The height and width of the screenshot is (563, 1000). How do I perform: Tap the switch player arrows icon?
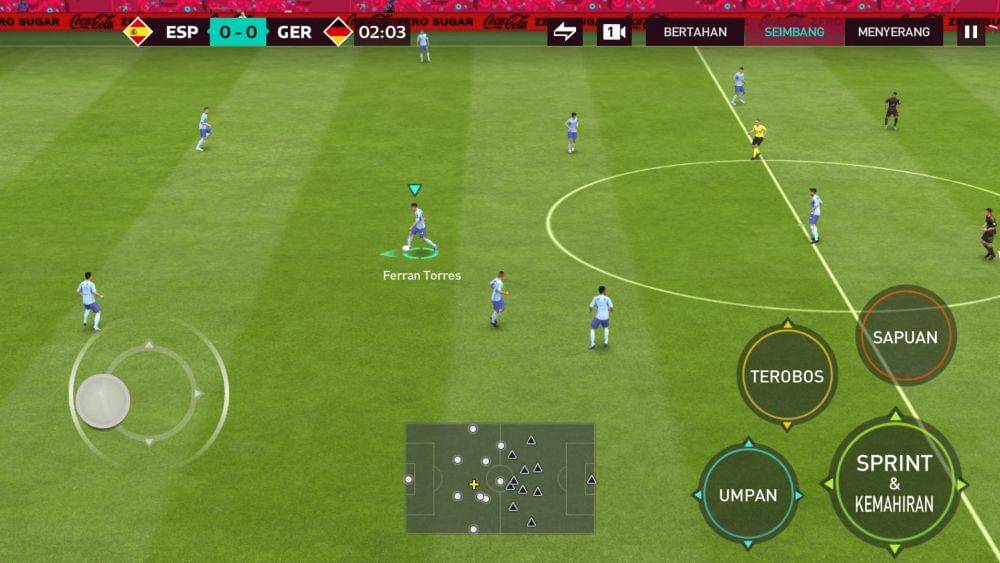[x=565, y=32]
